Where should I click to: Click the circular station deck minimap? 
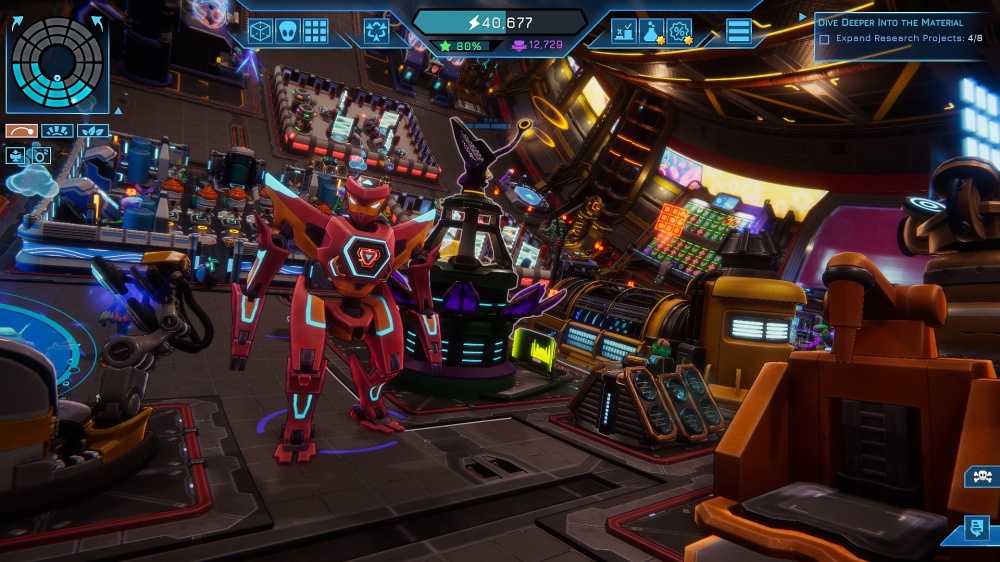[56, 62]
